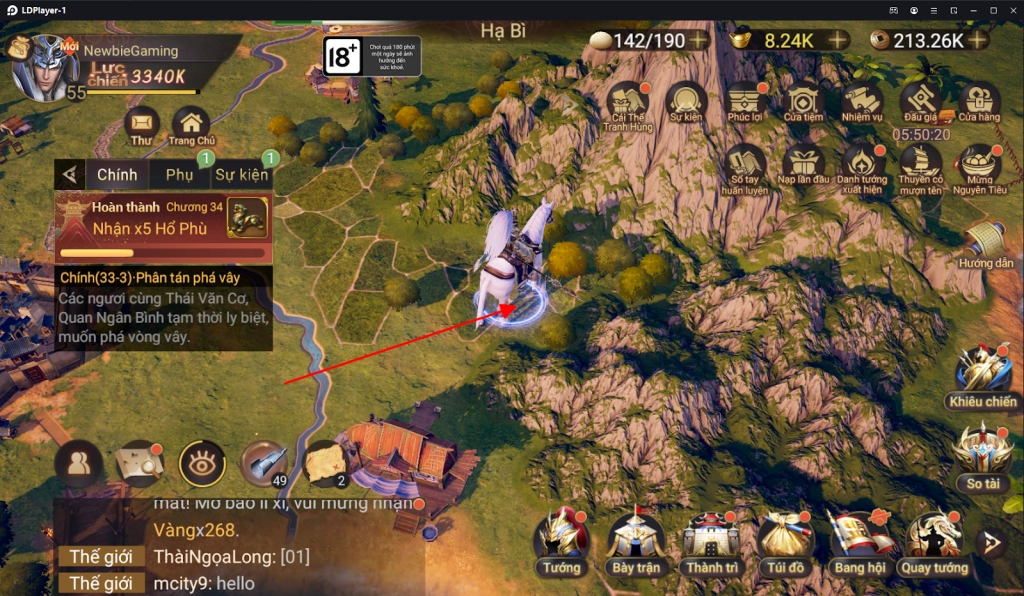Image resolution: width=1024 pixels, height=596 pixels.
Task: Switch to the Phụ quest tab
Action: (x=180, y=174)
